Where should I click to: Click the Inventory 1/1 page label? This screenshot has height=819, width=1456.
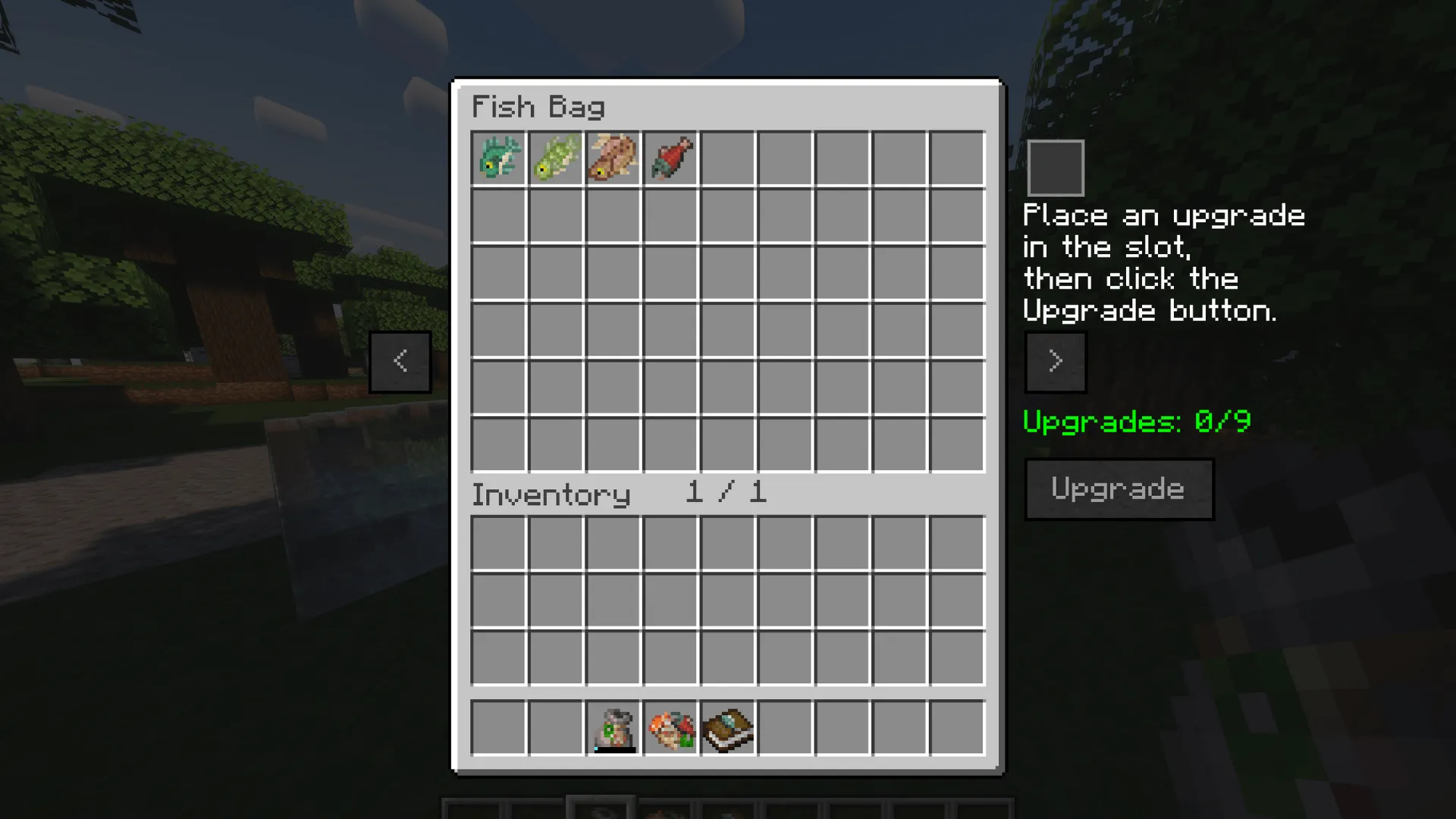(x=618, y=494)
